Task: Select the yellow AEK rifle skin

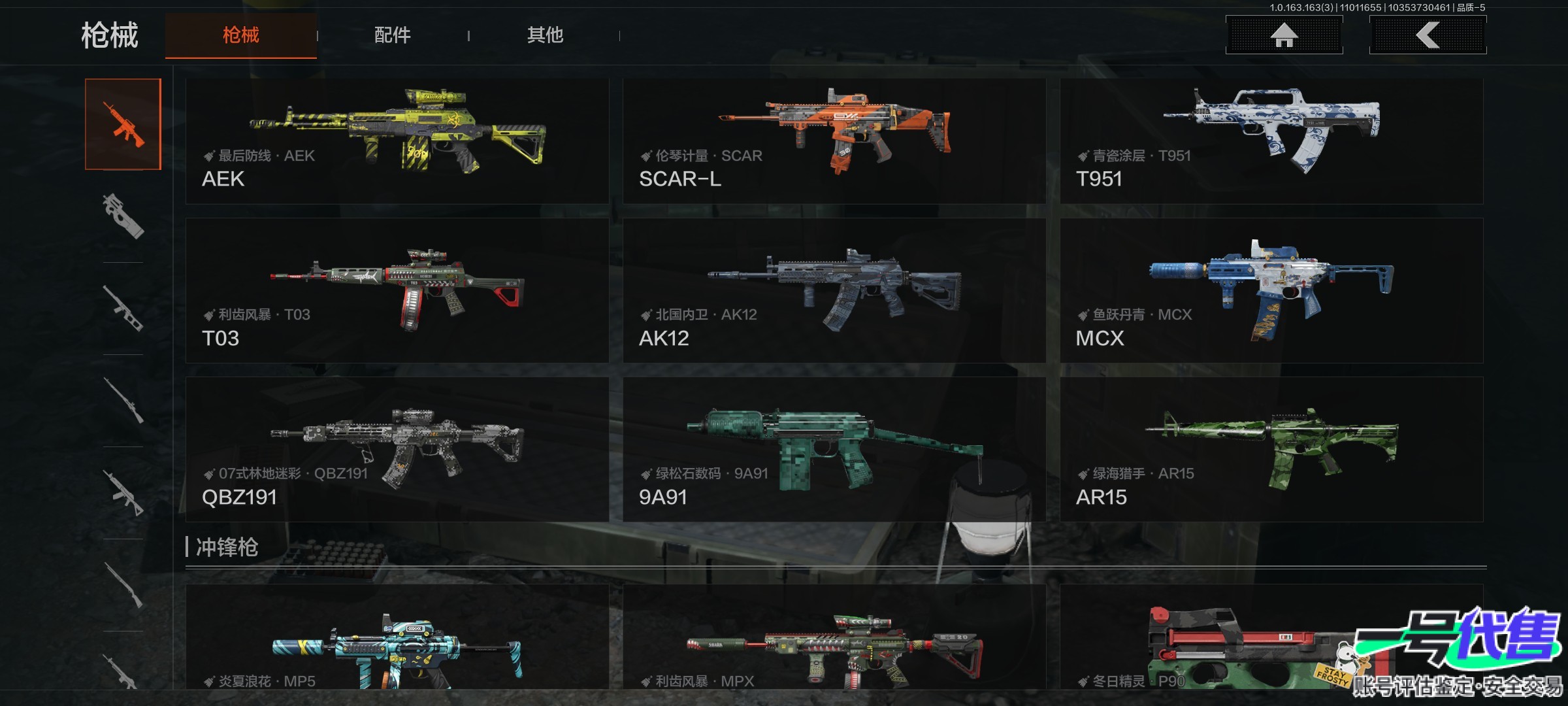Action: pos(397,141)
